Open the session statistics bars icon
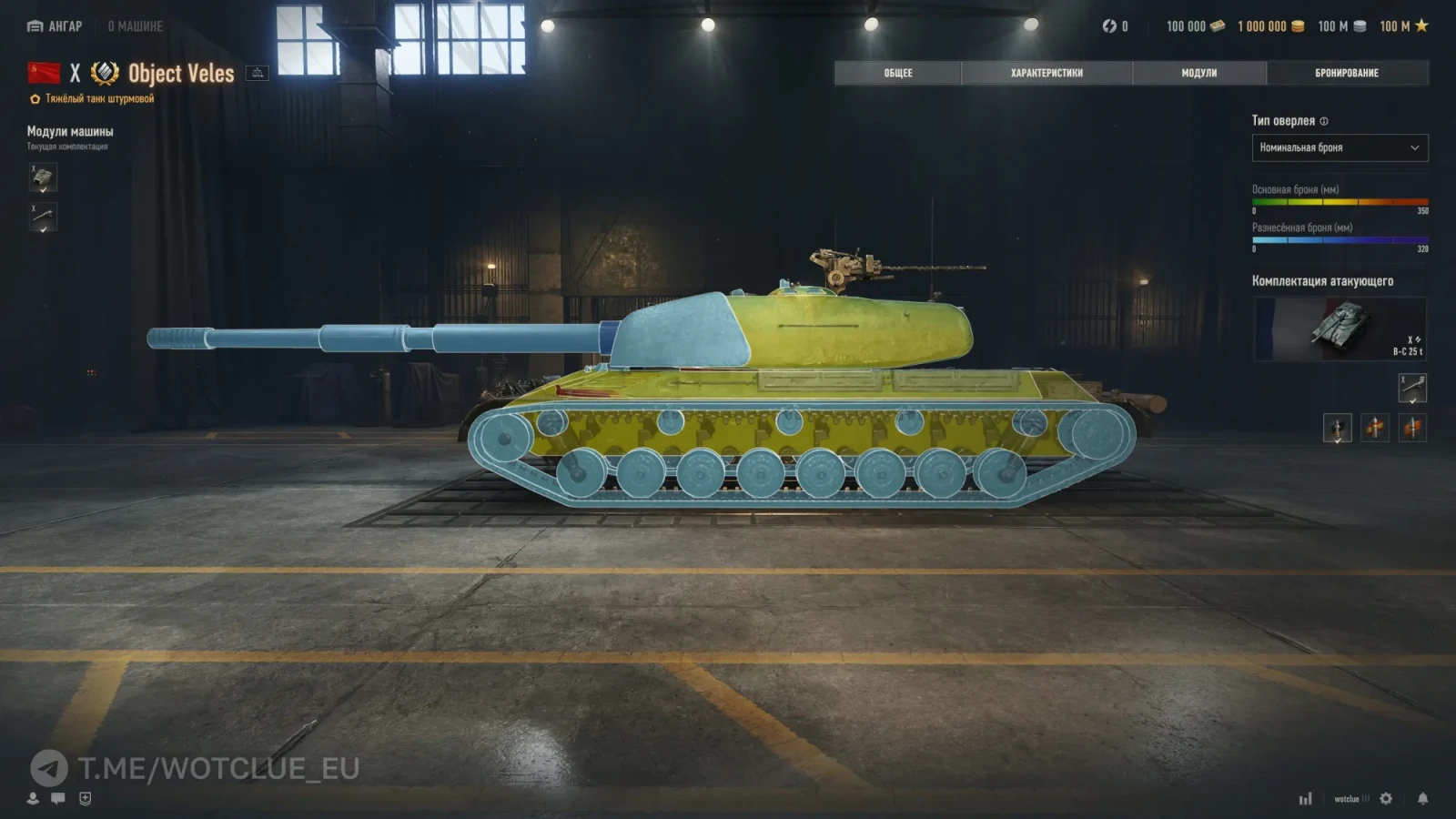Screen dimensions: 1456x819 1307,798
